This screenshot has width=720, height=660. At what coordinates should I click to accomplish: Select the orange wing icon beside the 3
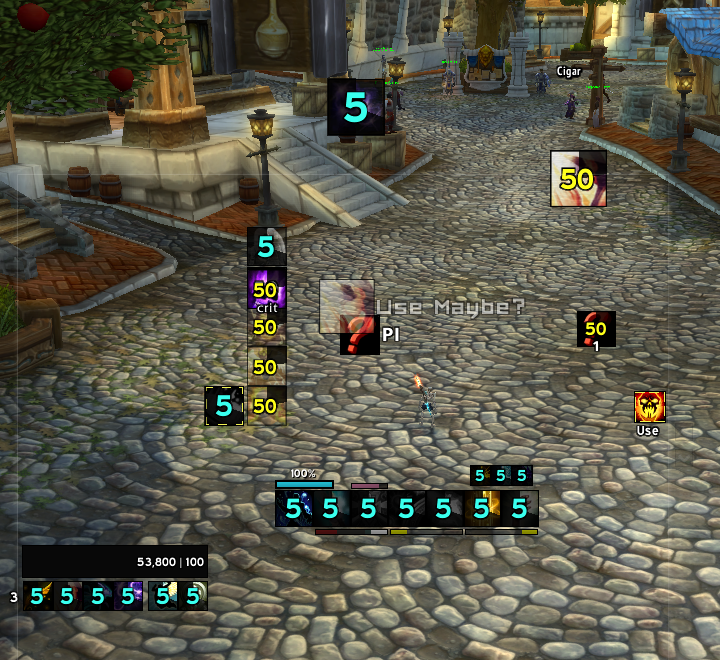point(38,597)
